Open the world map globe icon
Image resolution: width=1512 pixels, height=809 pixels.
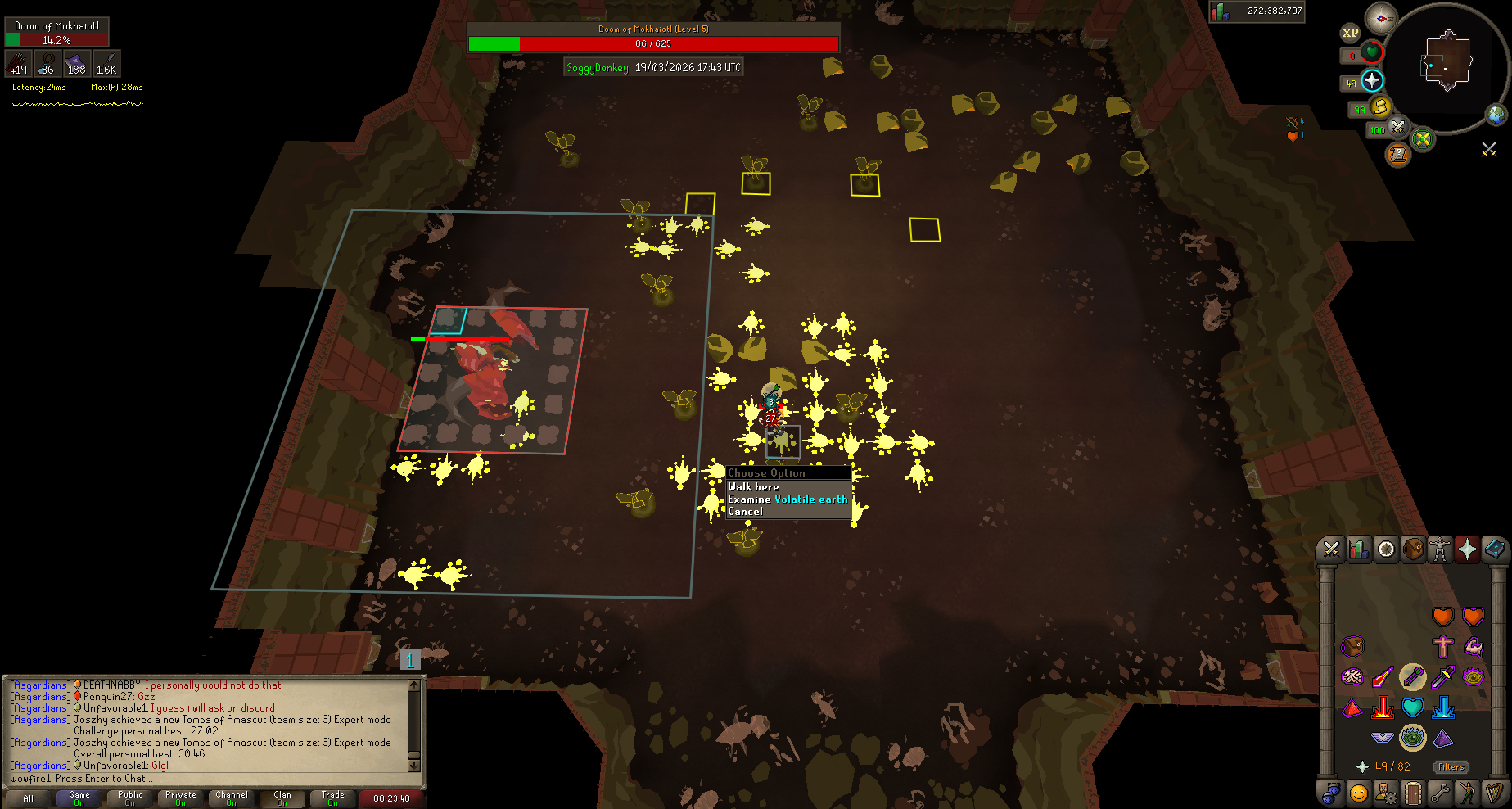point(1496,115)
